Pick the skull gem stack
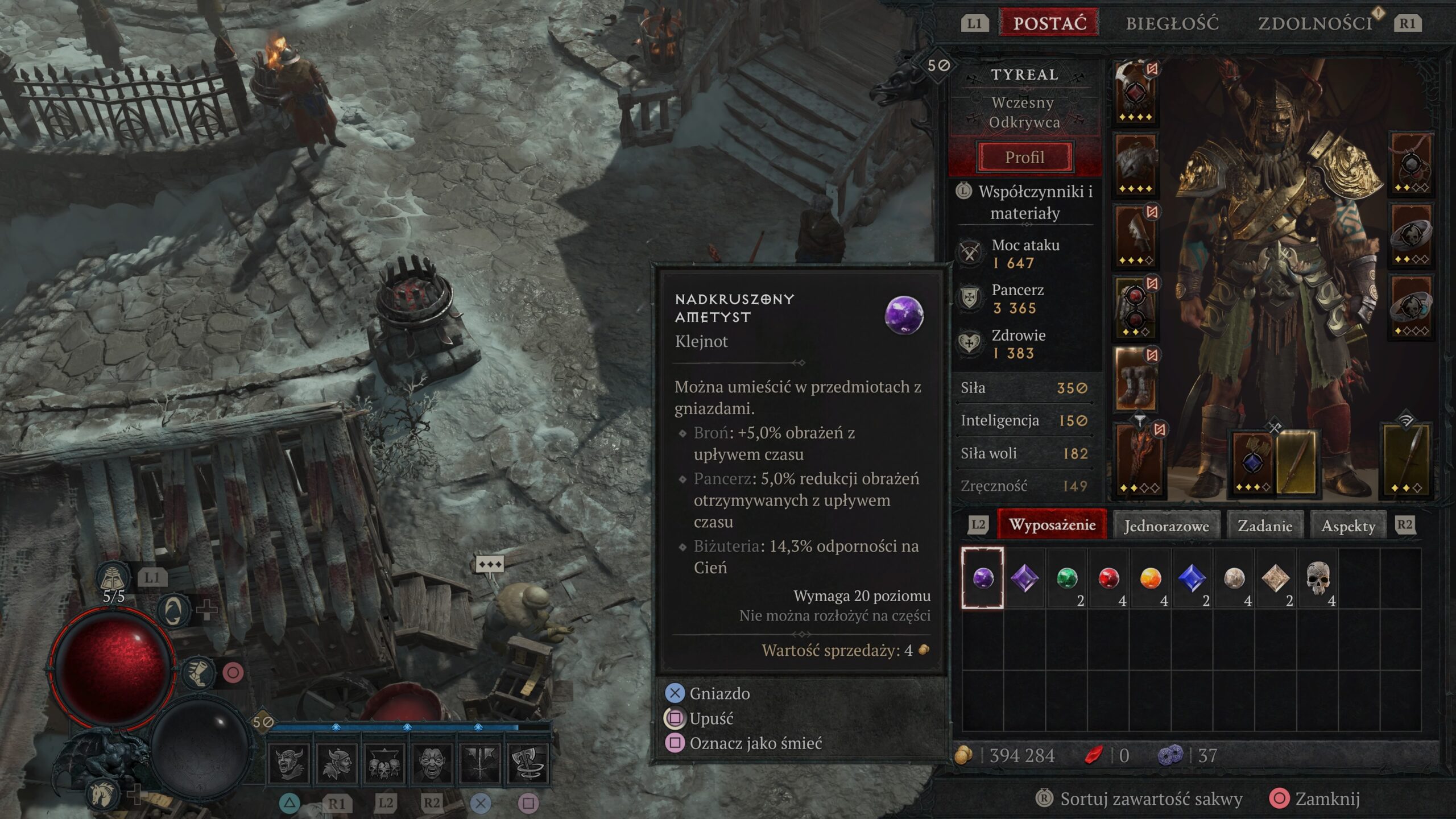1456x819 pixels. point(1318,578)
